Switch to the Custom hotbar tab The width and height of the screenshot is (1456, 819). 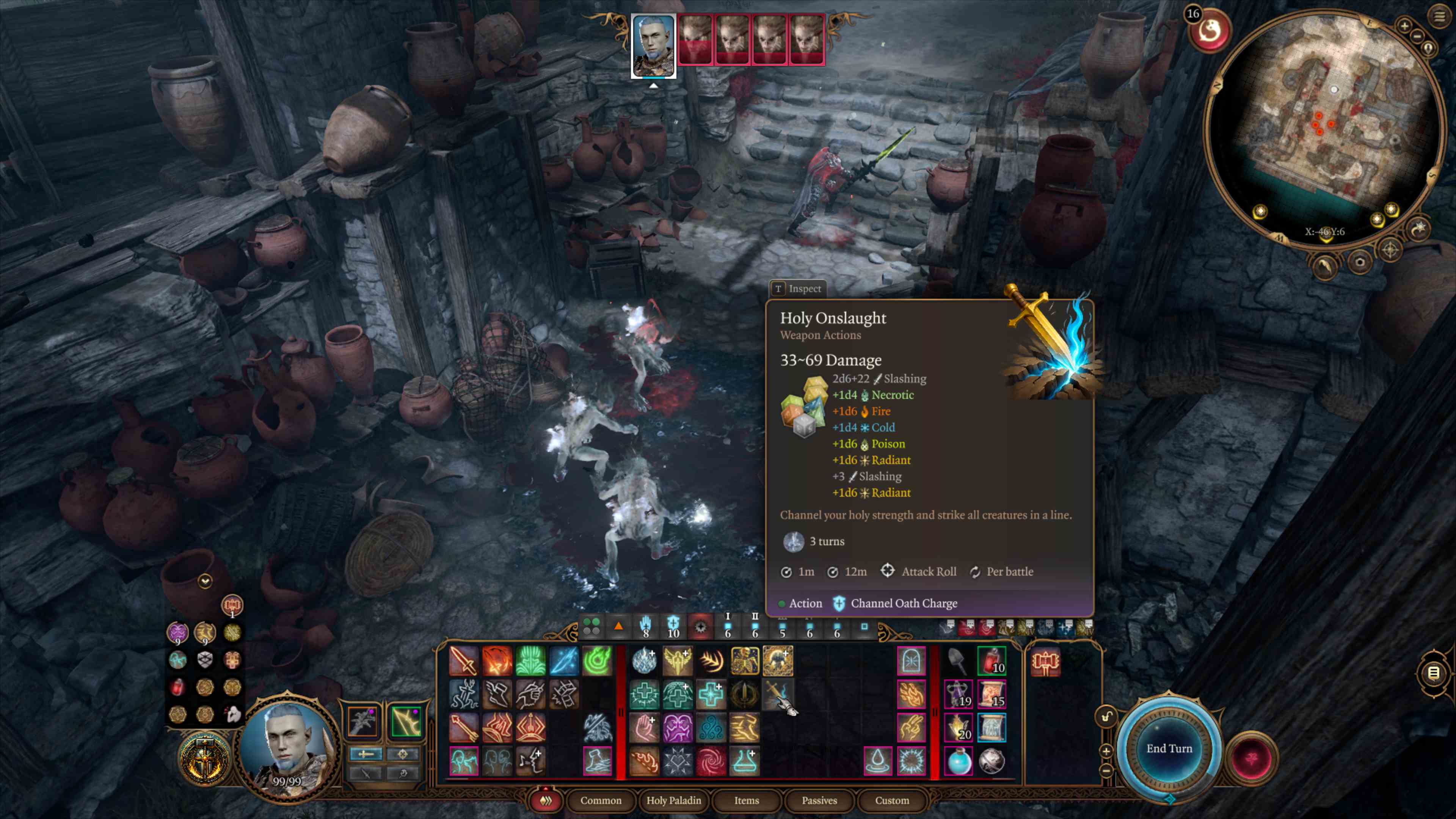click(x=892, y=800)
